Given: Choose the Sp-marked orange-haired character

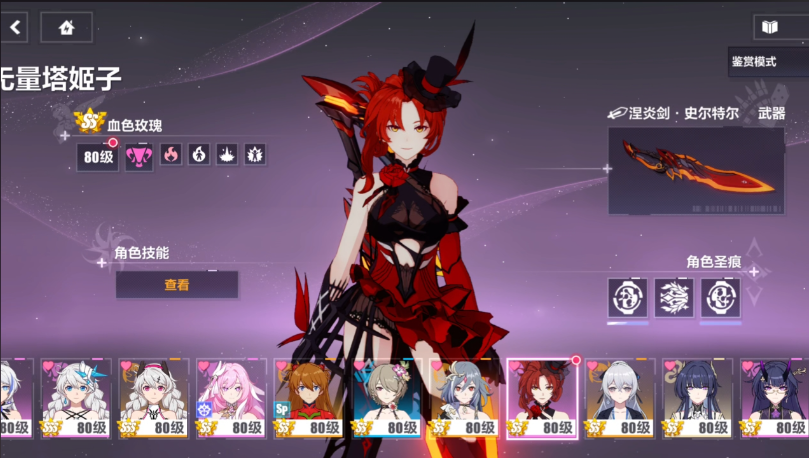Looking at the screenshot, I should click(x=309, y=398).
